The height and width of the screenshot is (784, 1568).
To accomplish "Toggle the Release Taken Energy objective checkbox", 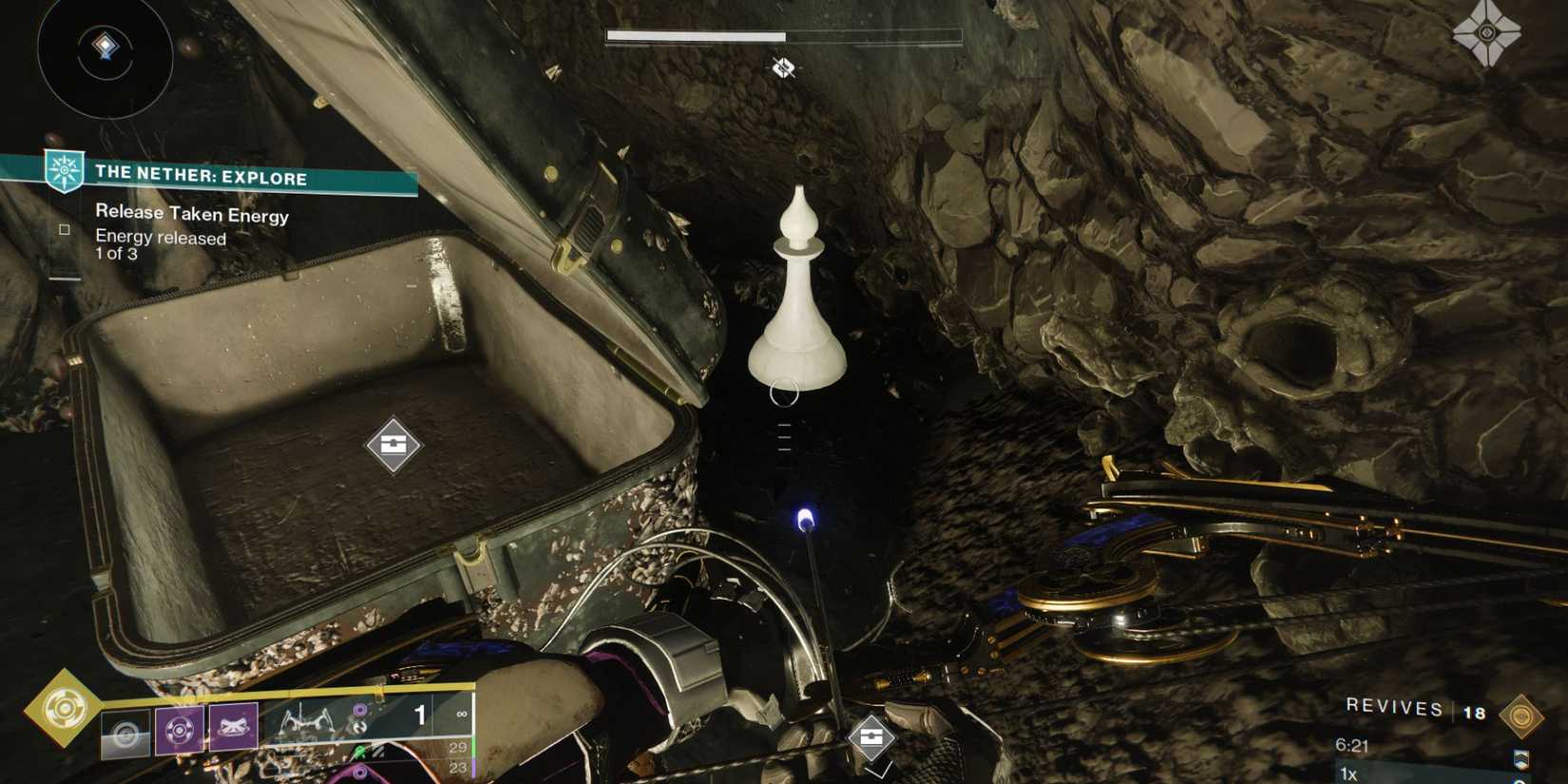I will pyautogui.click(x=65, y=228).
